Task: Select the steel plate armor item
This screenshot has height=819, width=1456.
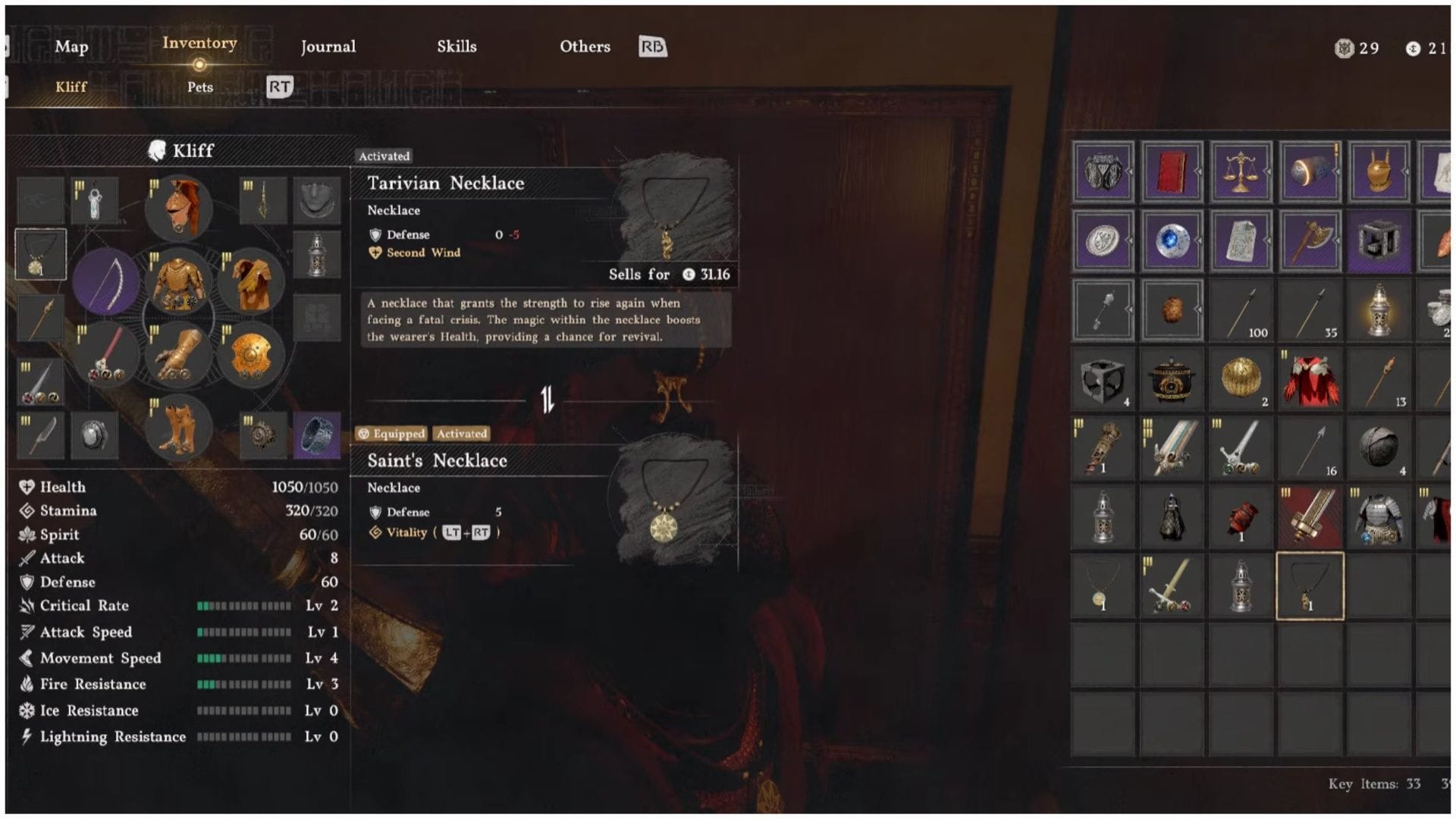Action: [x=1379, y=518]
